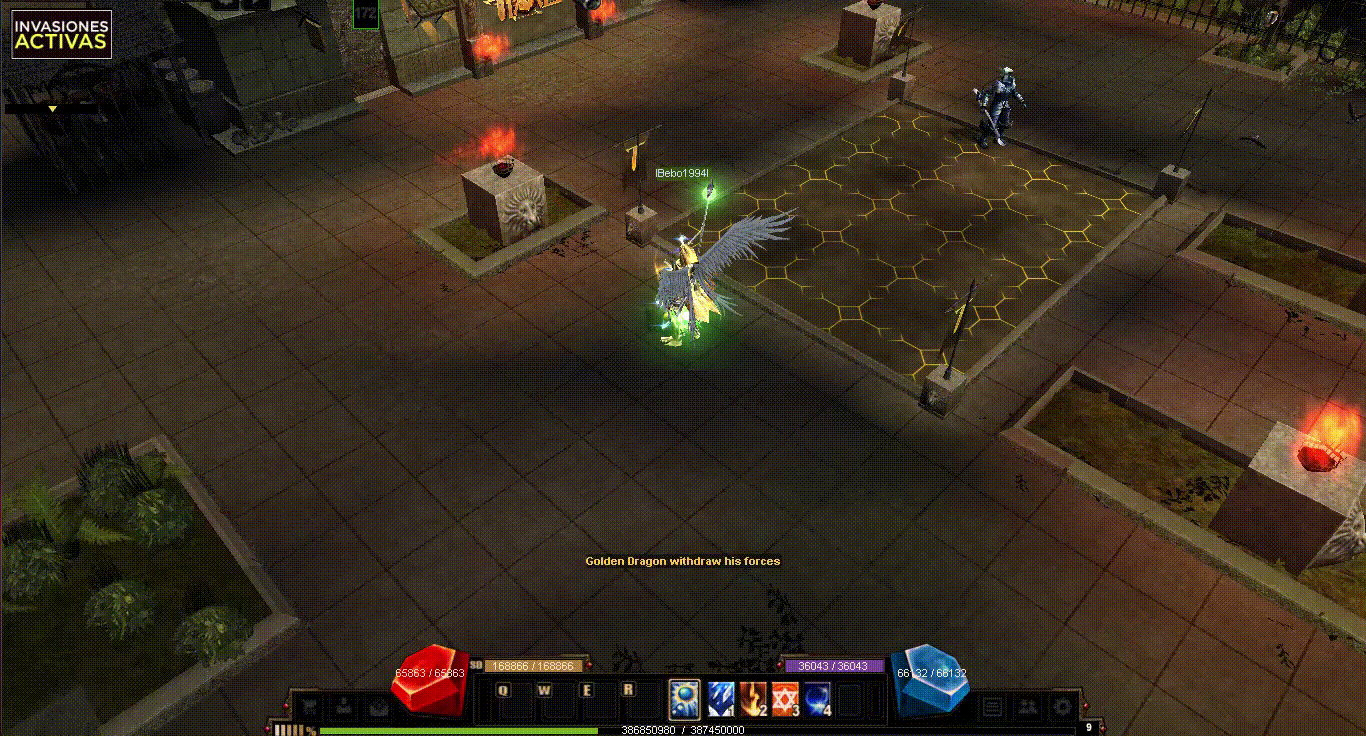Click the W hotkey item slot

[x=545, y=690]
